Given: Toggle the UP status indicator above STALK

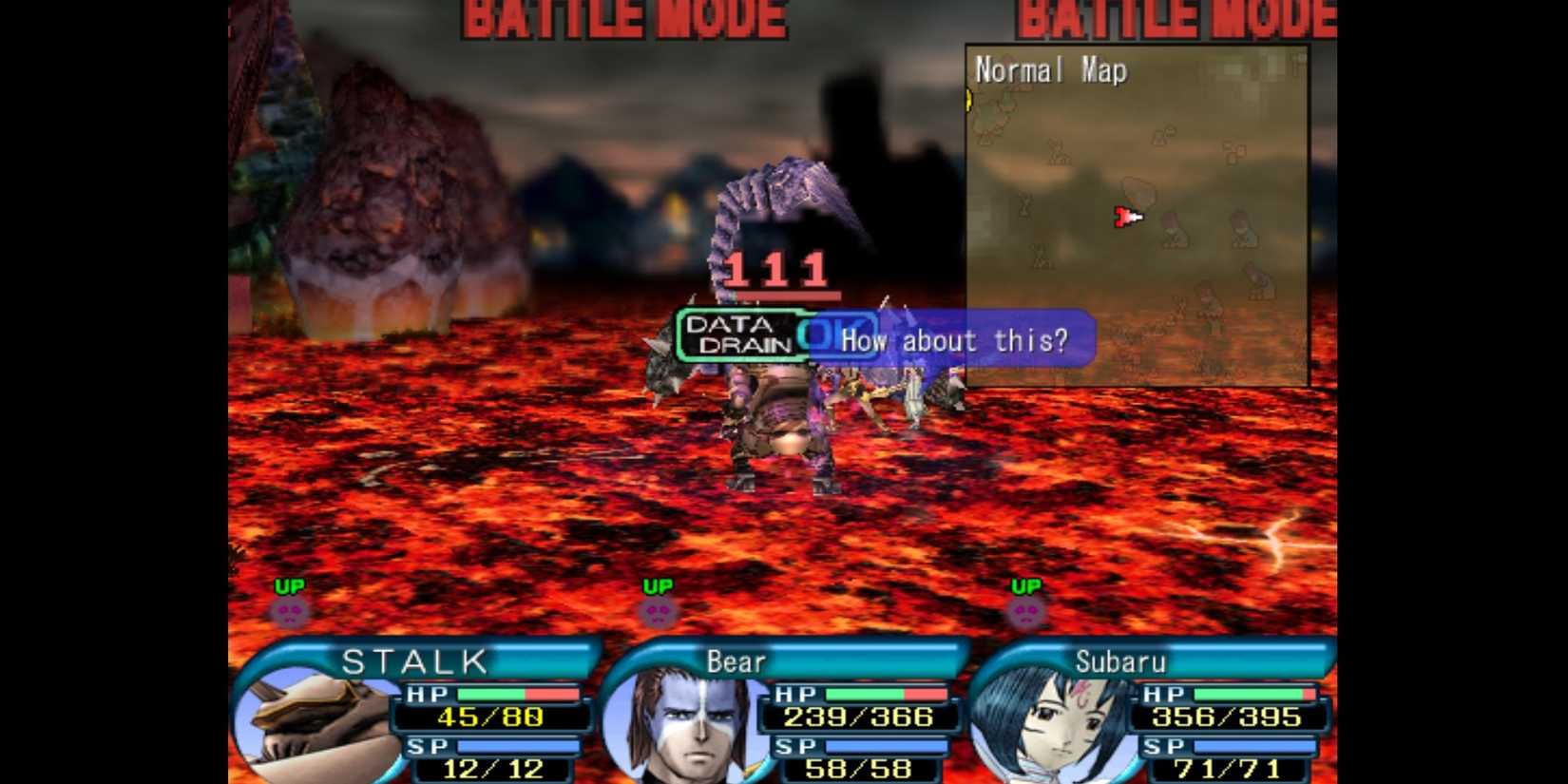Looking at the screenshot, I should [292, 584].
